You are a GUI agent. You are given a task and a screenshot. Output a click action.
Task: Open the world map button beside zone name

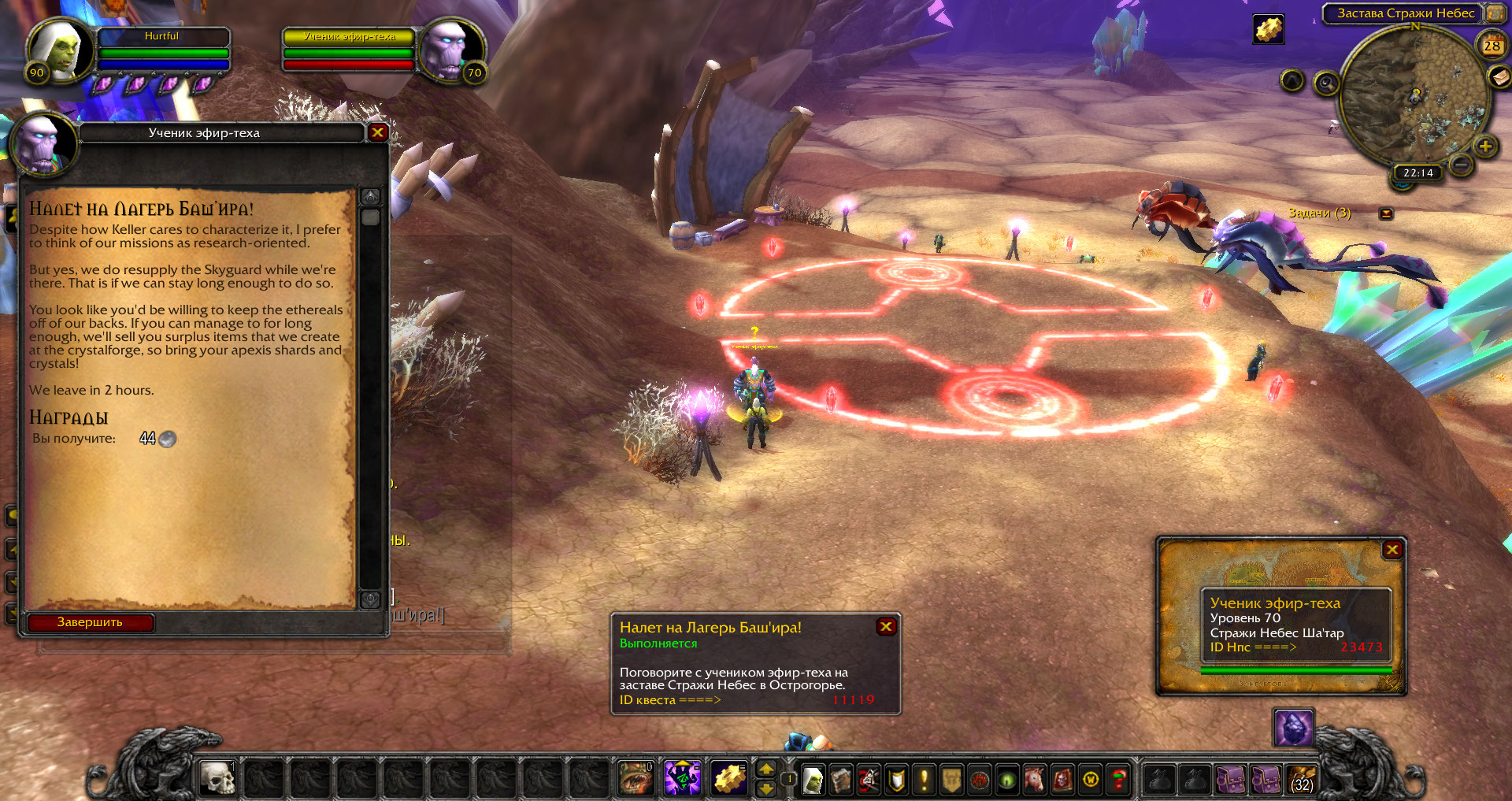coord(1495,13)
